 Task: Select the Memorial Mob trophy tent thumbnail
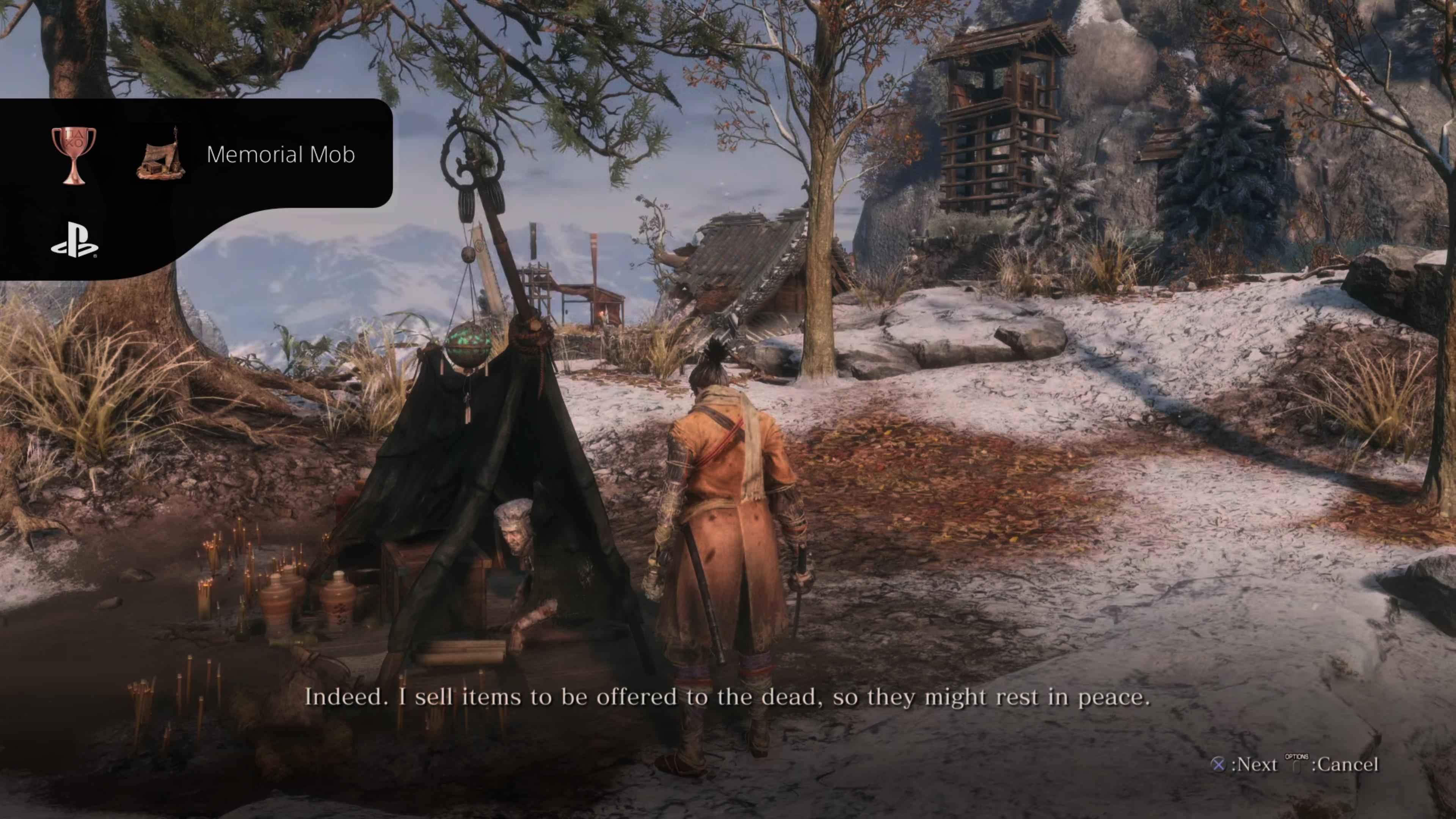click(x=160, y=154)
